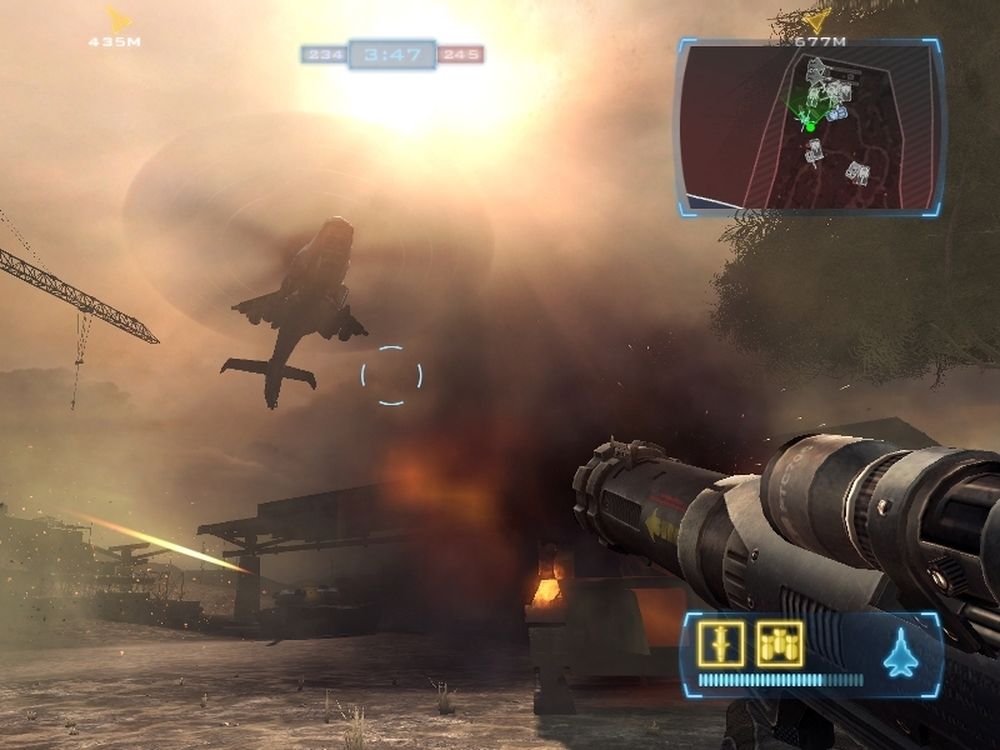Select the single missile weapon icon

[x=721, y=644]
